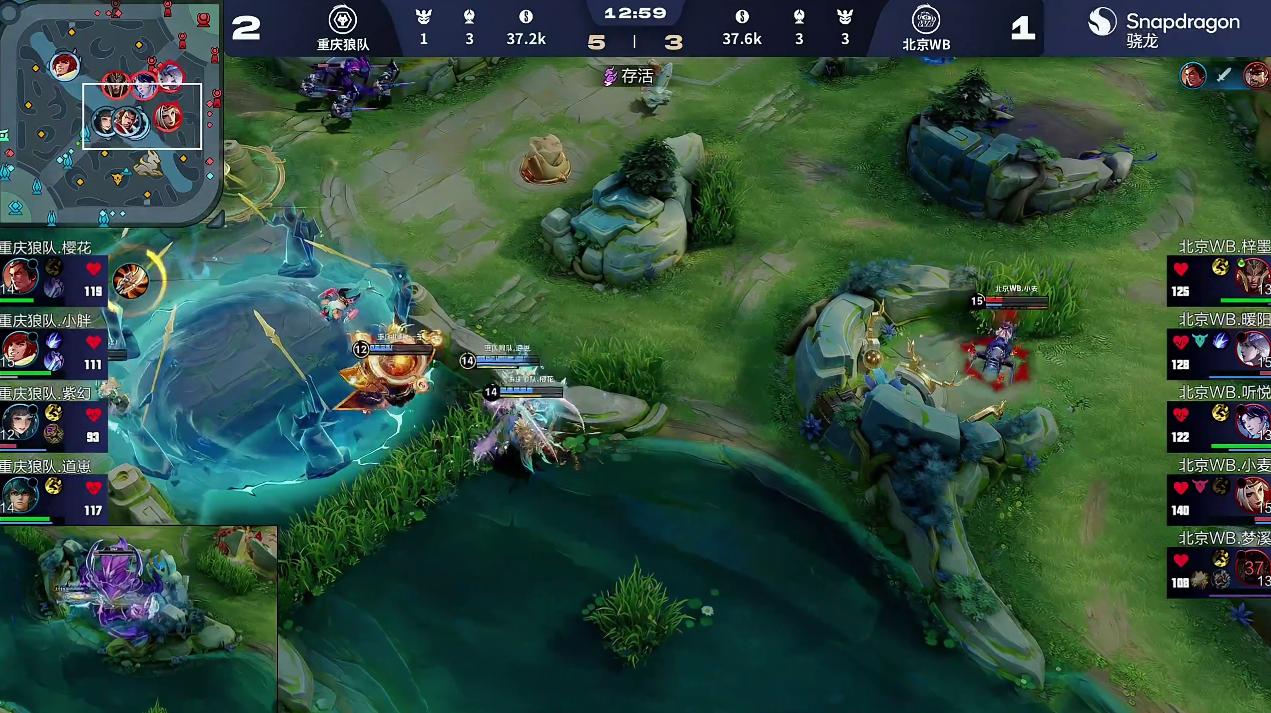1271x713 pixels.
Task: Select 北京WB.梦溪 player portrait
Action: [1251, 567]
